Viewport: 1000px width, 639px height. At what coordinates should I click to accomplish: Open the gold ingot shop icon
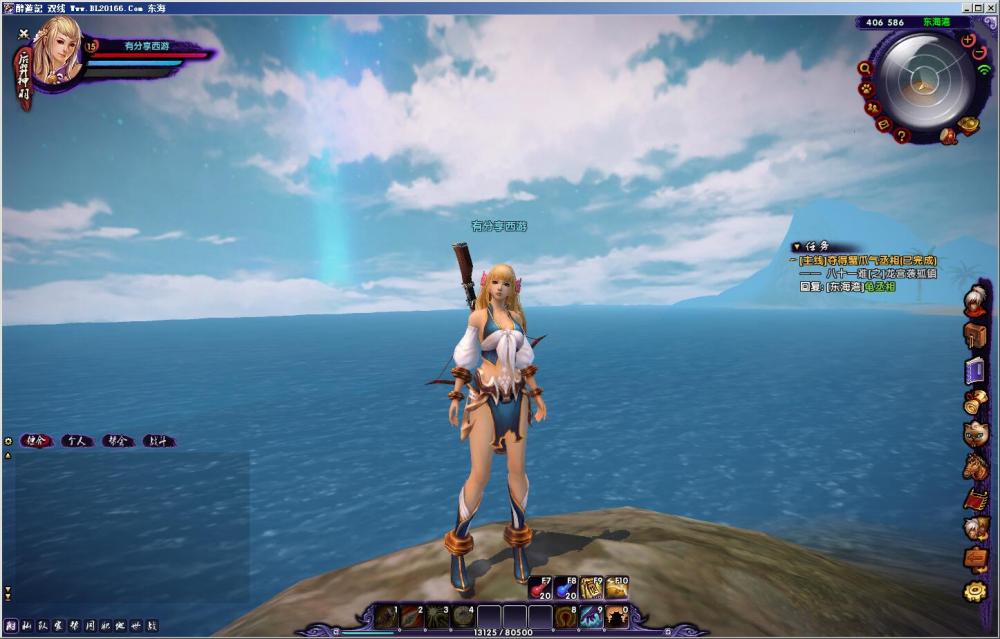[x=967, y=125]
